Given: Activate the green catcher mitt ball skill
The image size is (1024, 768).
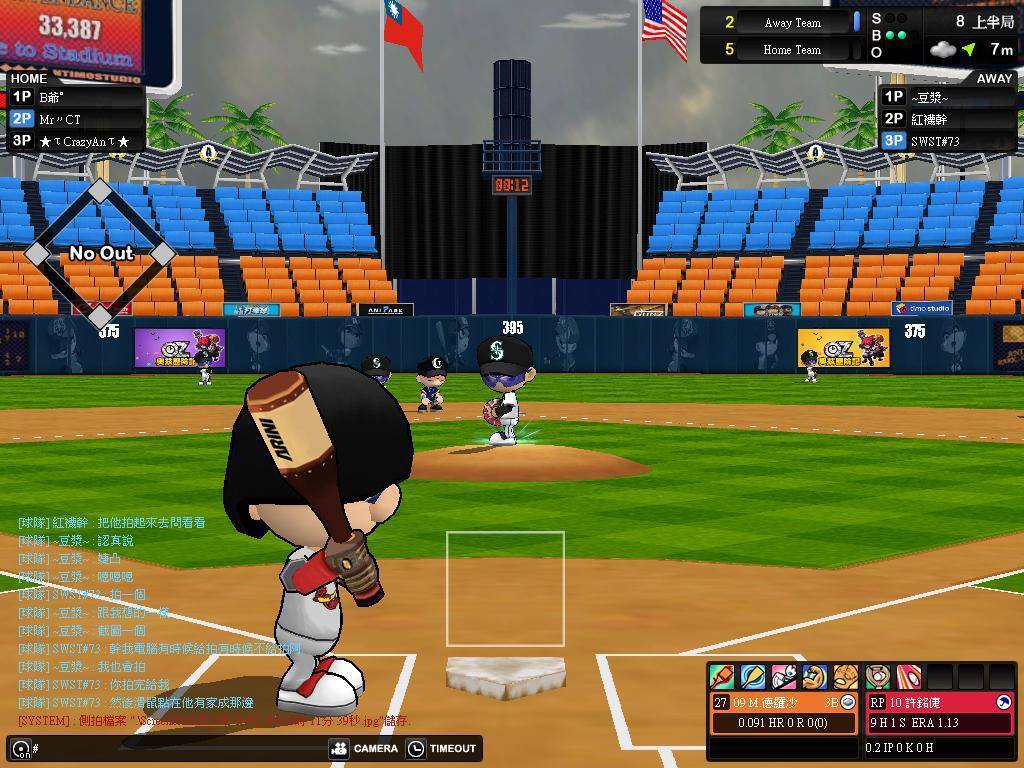Looking at the screenshot, I should pos(878,677).
